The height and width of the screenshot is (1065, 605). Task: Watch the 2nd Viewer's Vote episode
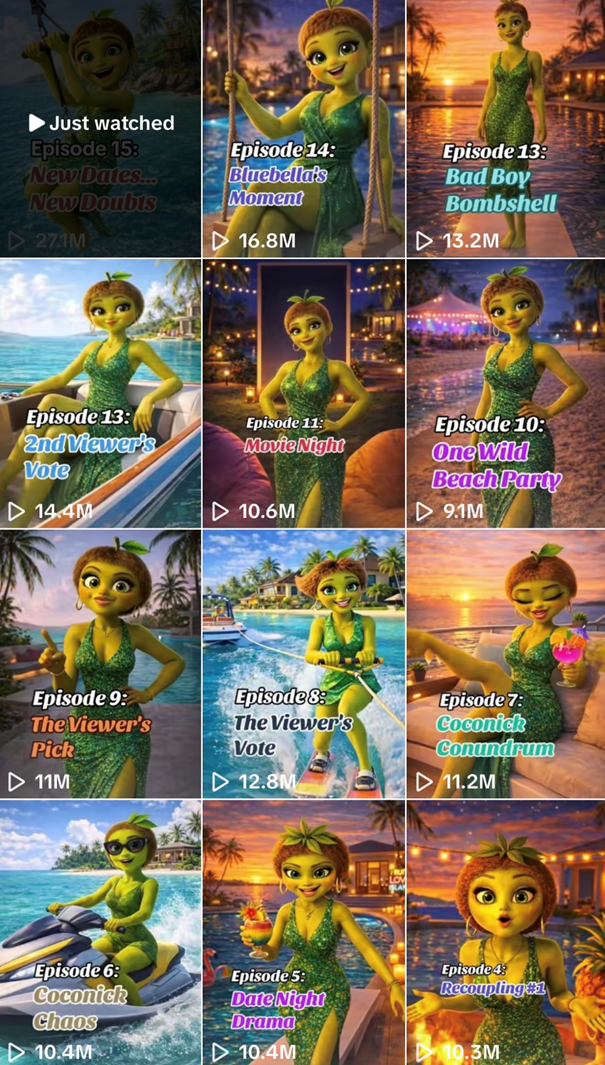(100, 394)
